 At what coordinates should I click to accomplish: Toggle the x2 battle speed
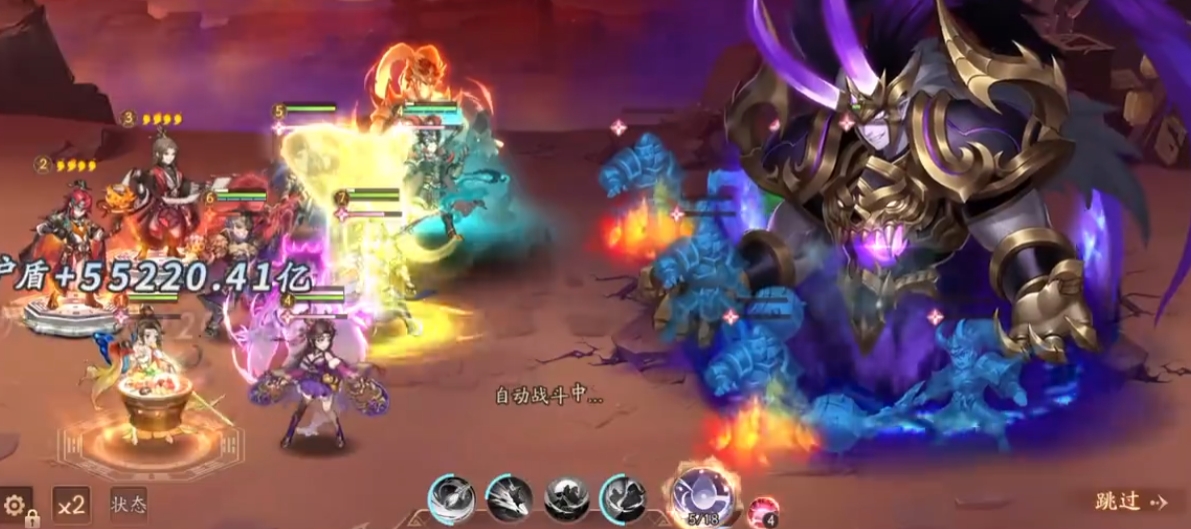[x=71, y=505]
